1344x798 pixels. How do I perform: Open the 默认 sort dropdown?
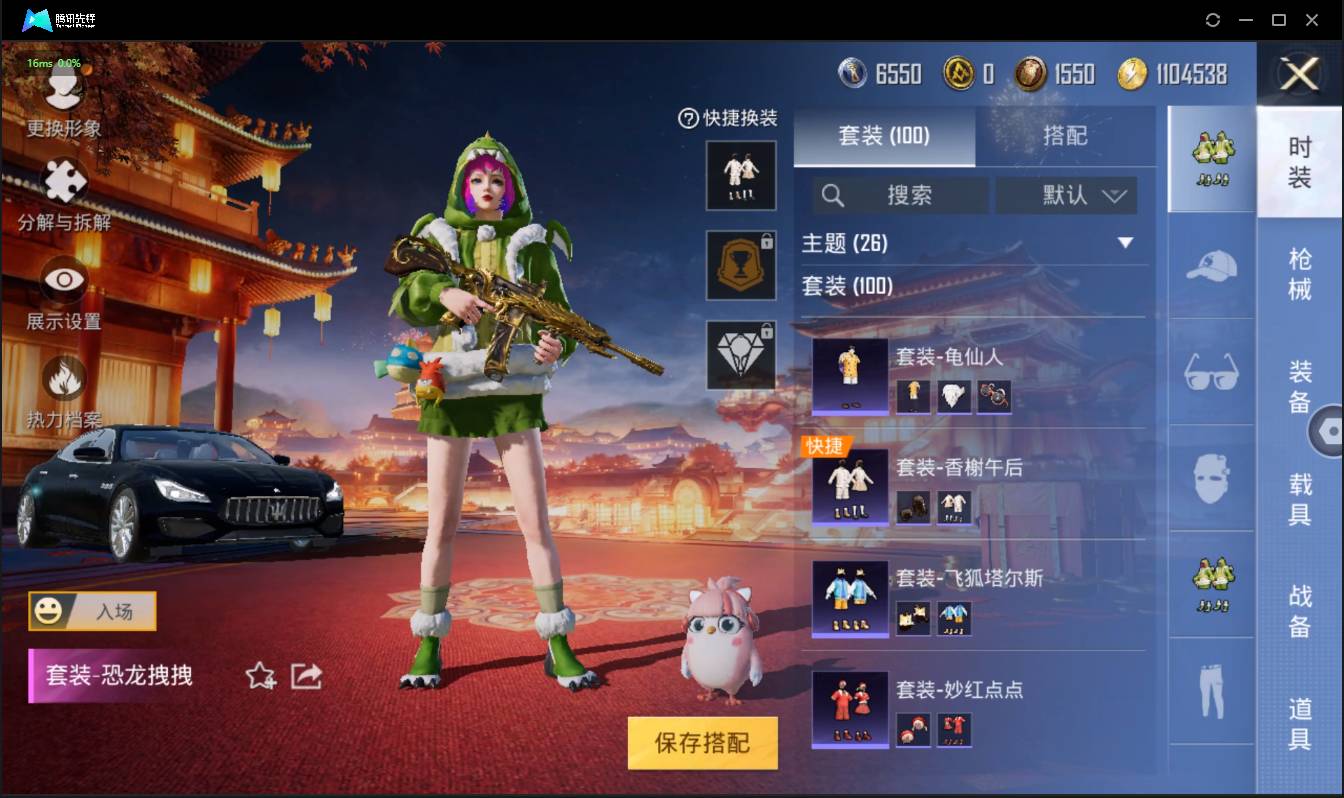(1067, 195)
